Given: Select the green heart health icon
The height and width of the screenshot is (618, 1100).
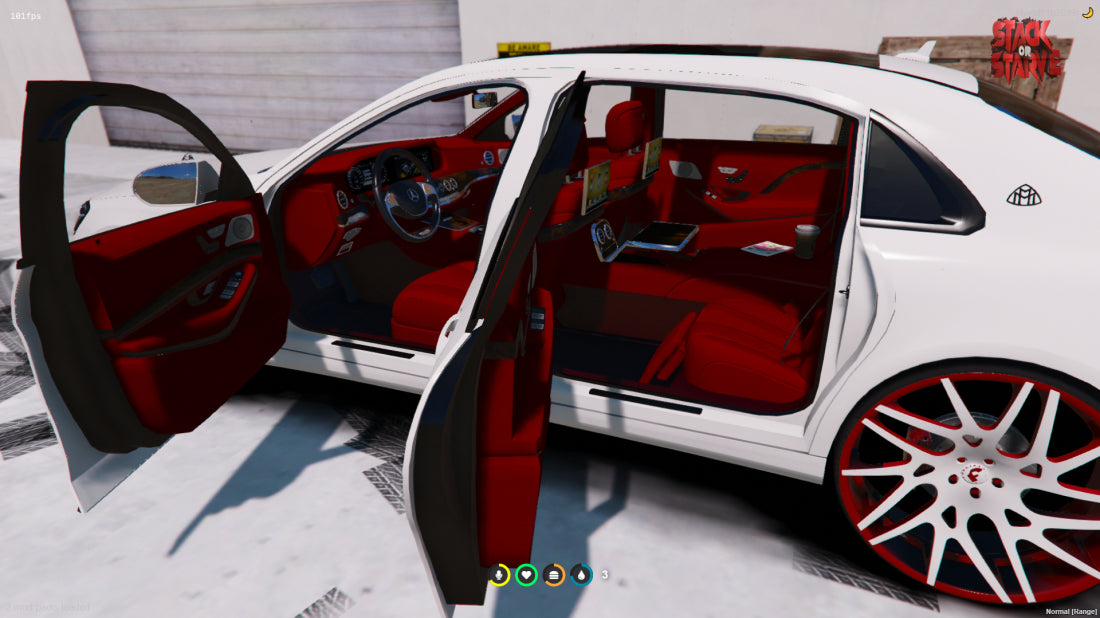Looking at the screenshot, I should pyautogui.click(x=527, y=575).
